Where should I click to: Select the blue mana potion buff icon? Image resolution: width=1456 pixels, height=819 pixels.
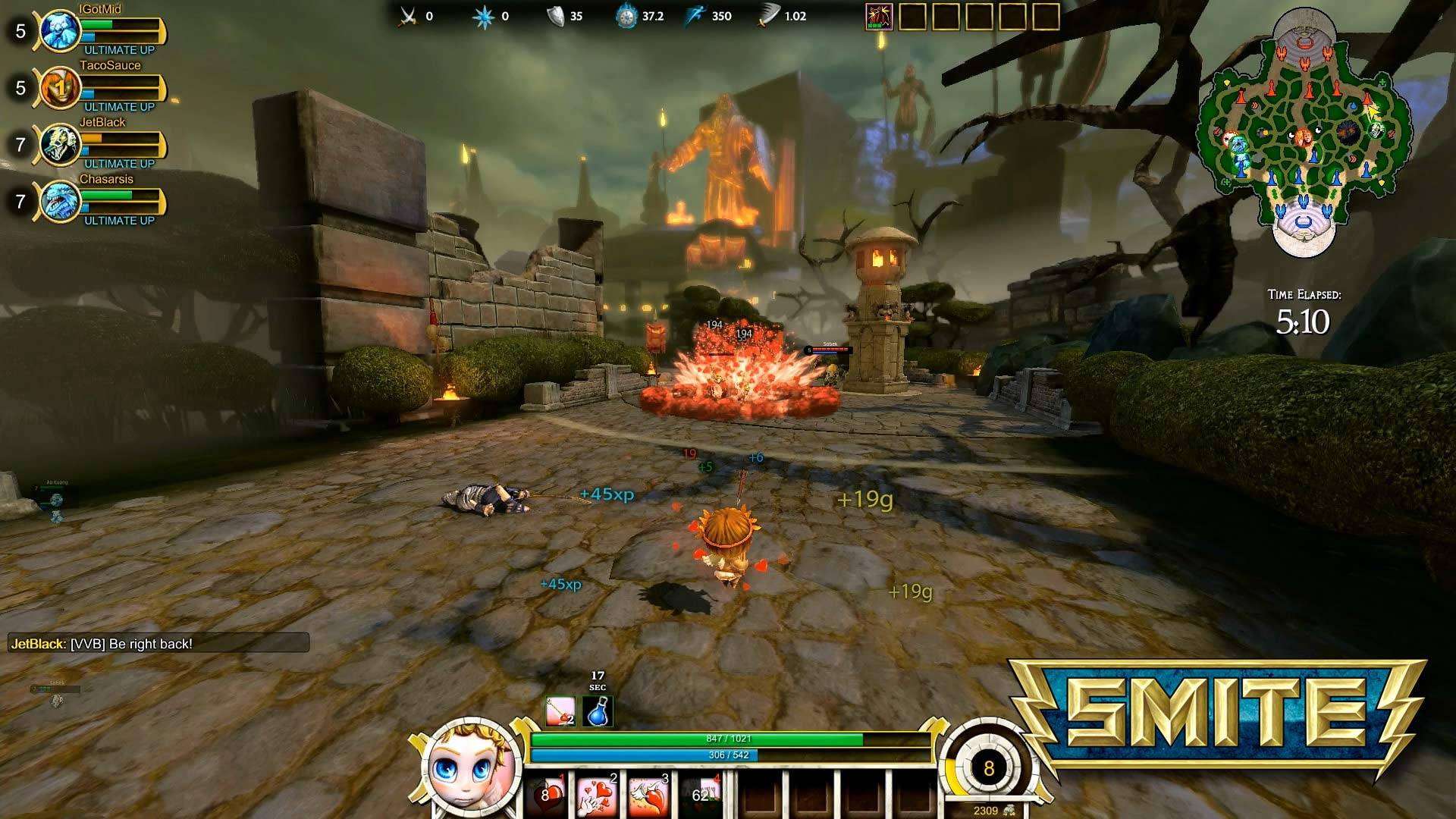pos(598,712)
